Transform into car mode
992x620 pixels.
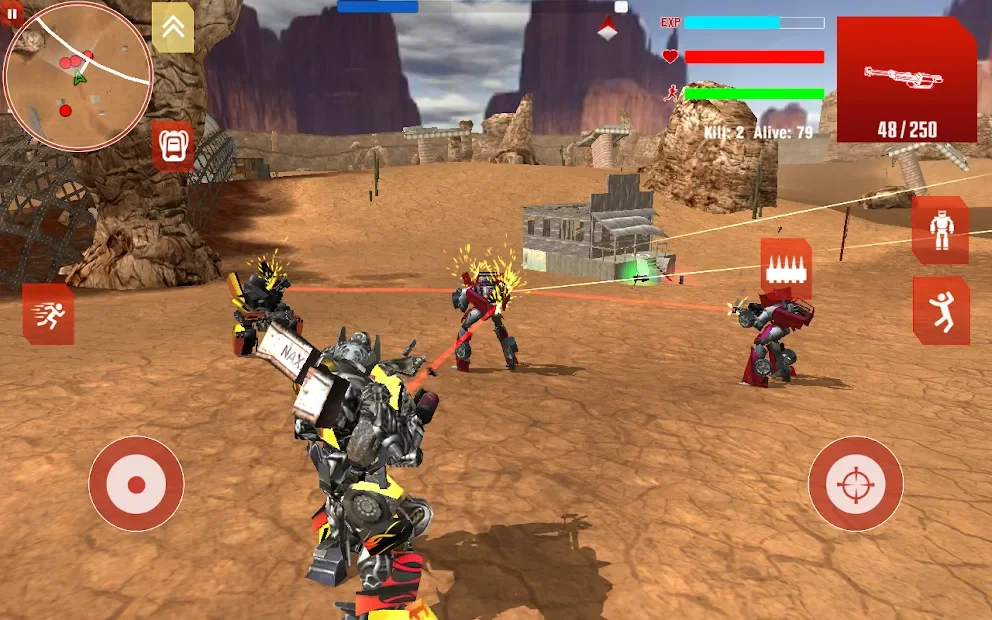[x=174, y=147]
